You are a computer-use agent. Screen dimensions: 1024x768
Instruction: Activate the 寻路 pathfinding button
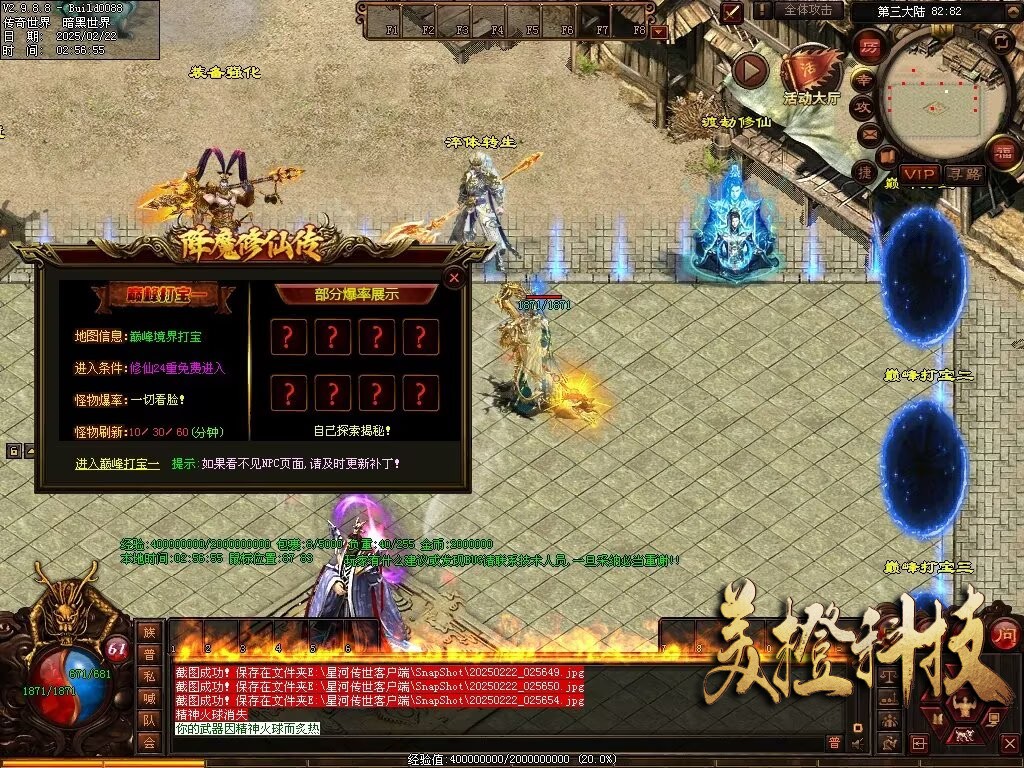[x=965, y=174]
